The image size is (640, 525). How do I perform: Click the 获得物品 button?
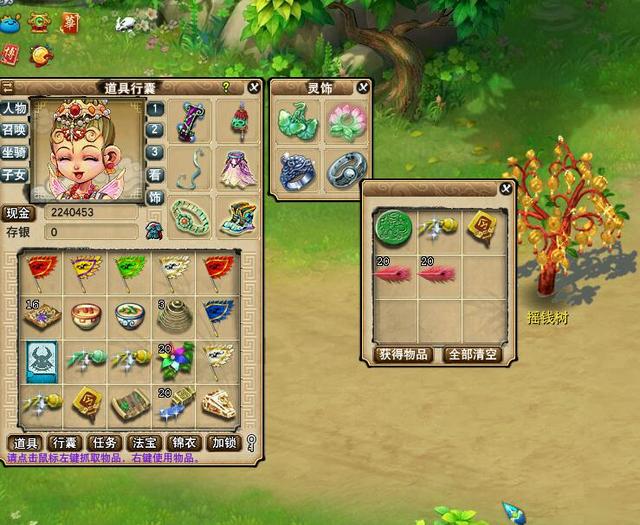coord(403,354)
